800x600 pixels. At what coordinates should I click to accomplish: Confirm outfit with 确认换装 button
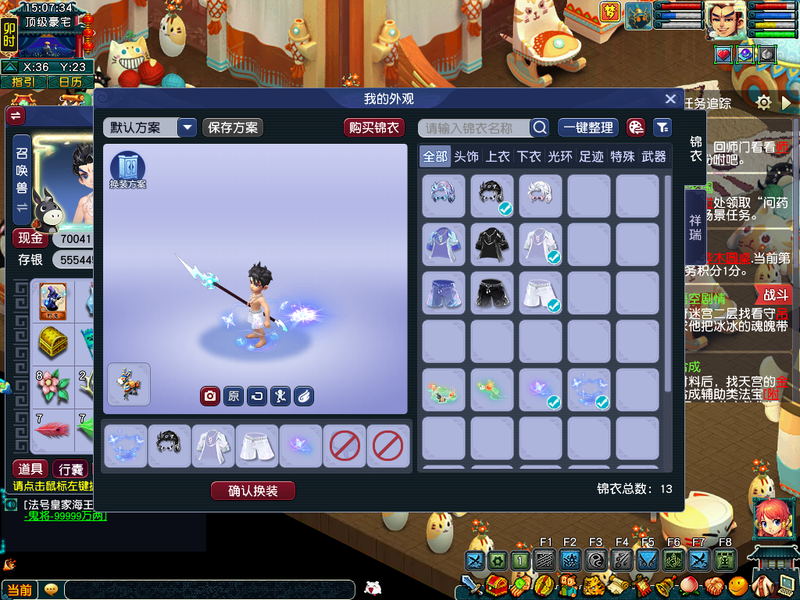pyautogui.click(x=253, y=491)
